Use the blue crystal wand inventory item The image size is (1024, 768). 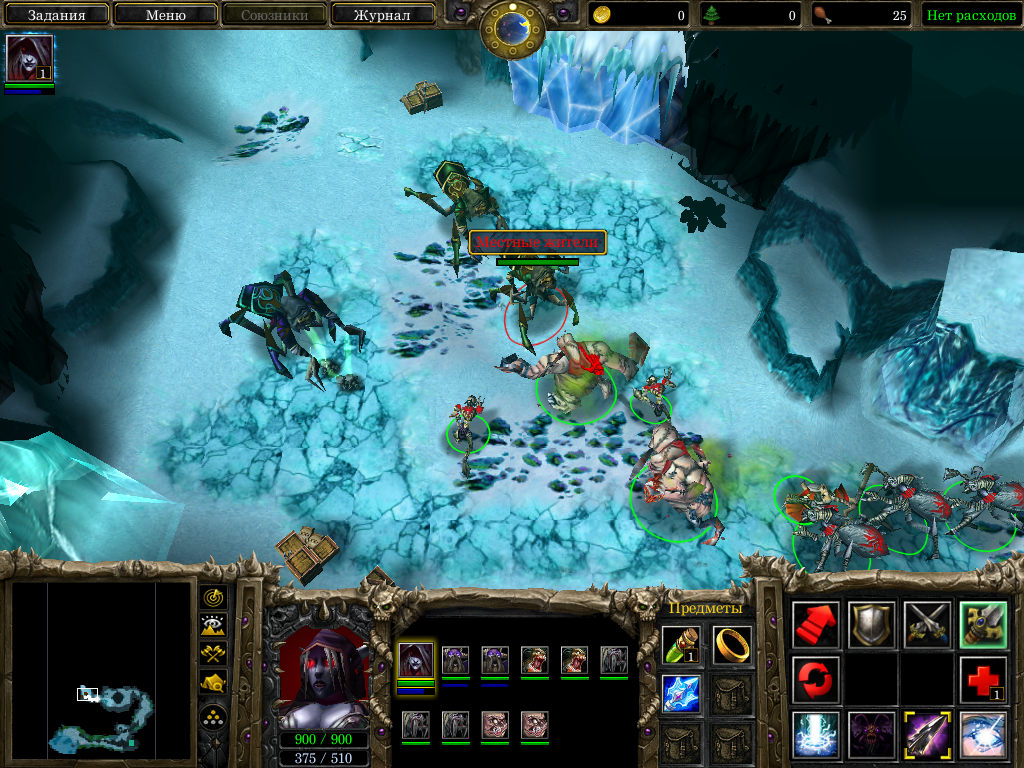tap(681, 693)
